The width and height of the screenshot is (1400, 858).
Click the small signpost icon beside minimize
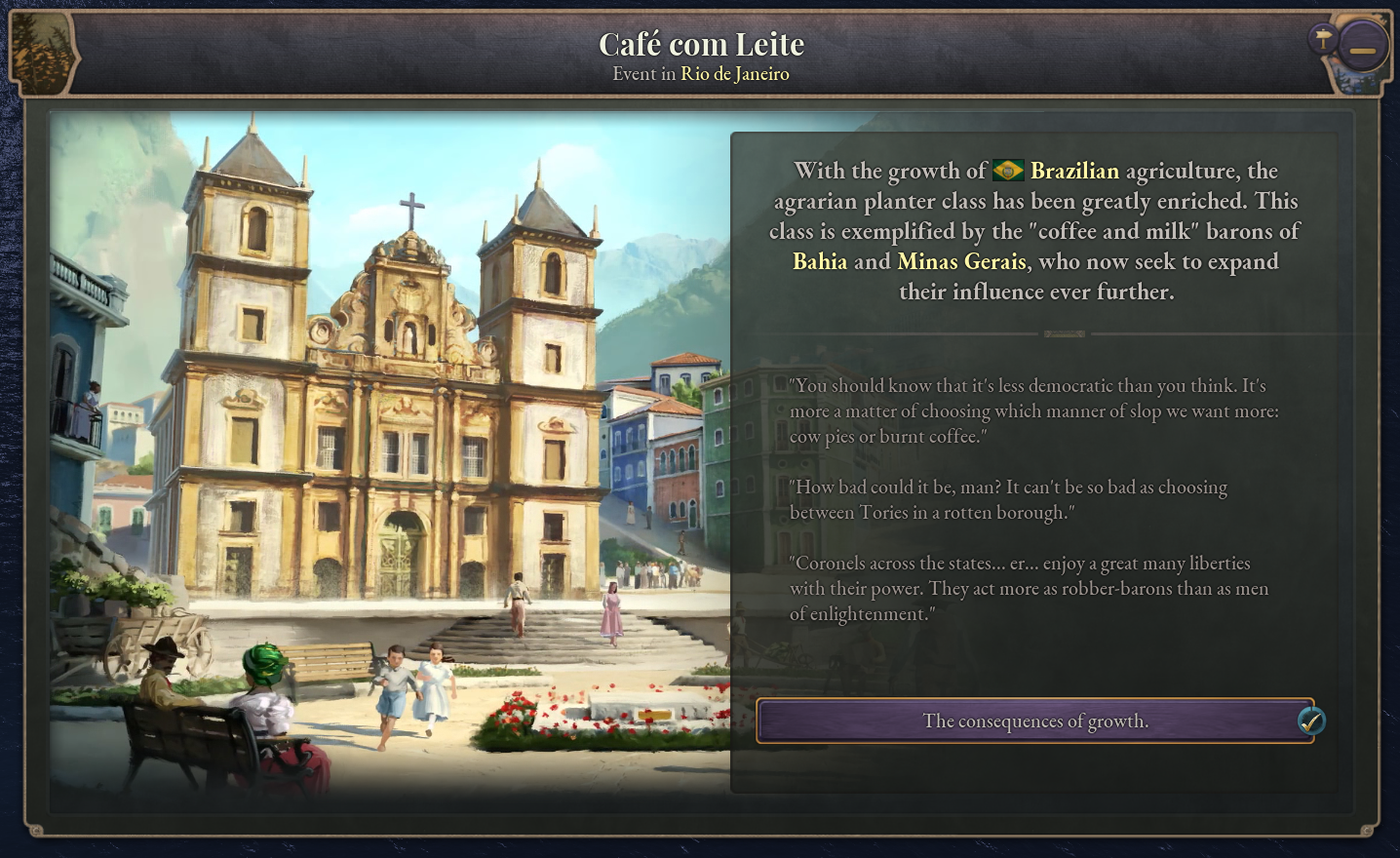tap(1322, 39)
